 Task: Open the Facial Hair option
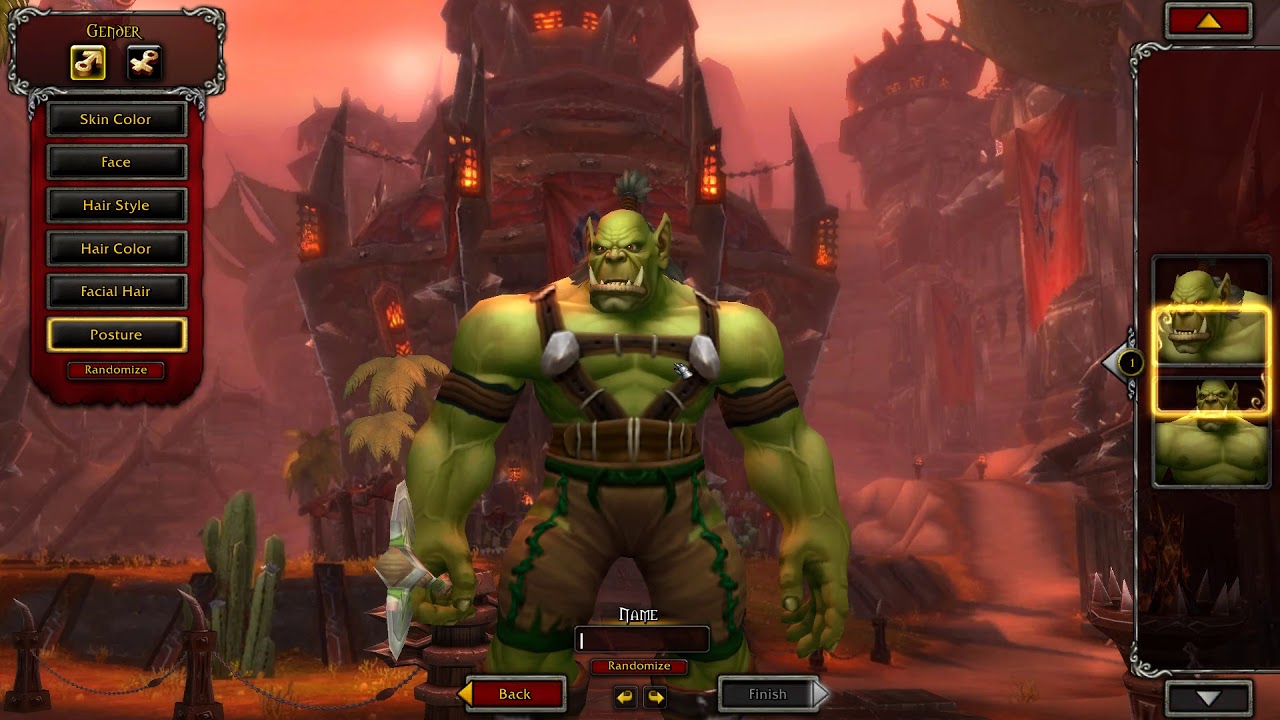116,291
